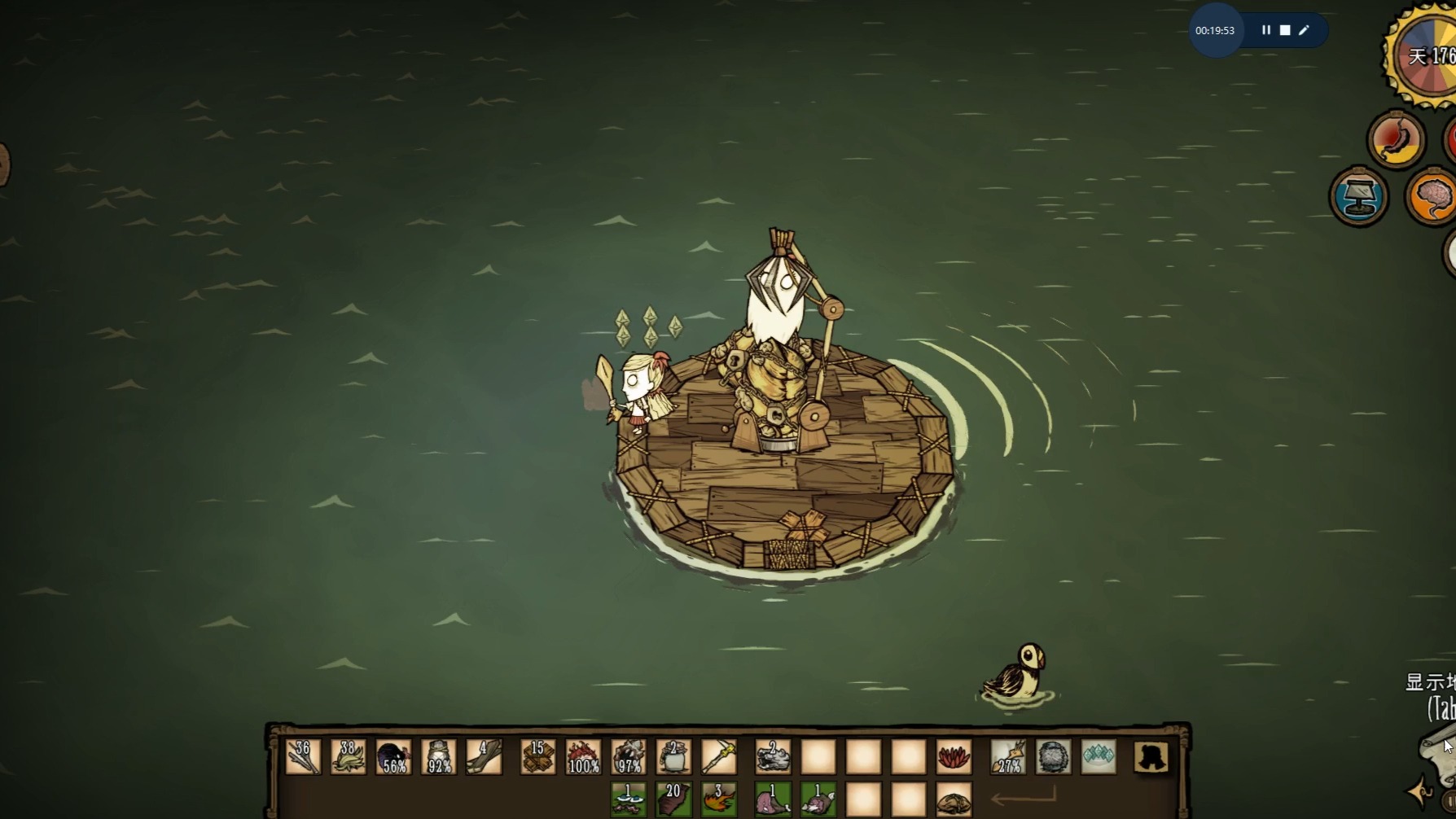Image resolution: width=1456 pixels, height=819 pixels.
Task: Pick the dark feathered item at 56%
Action: [394, 757]
